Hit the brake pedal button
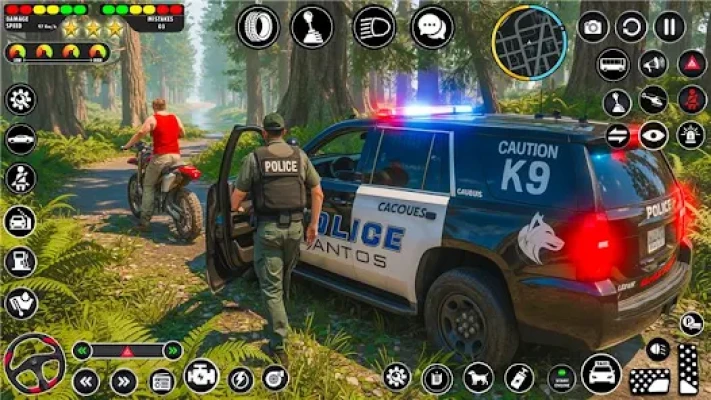The image size is (711, 400). click(x=649, y=381)
